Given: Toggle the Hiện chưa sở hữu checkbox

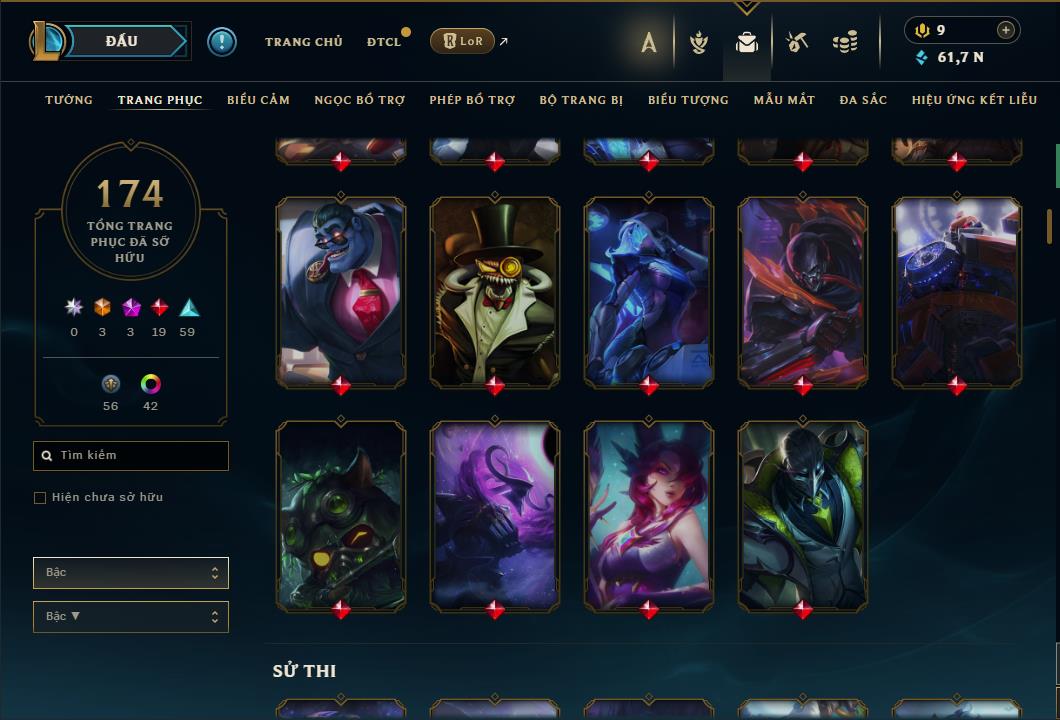Looking at the screenshot, I should 40,498.
